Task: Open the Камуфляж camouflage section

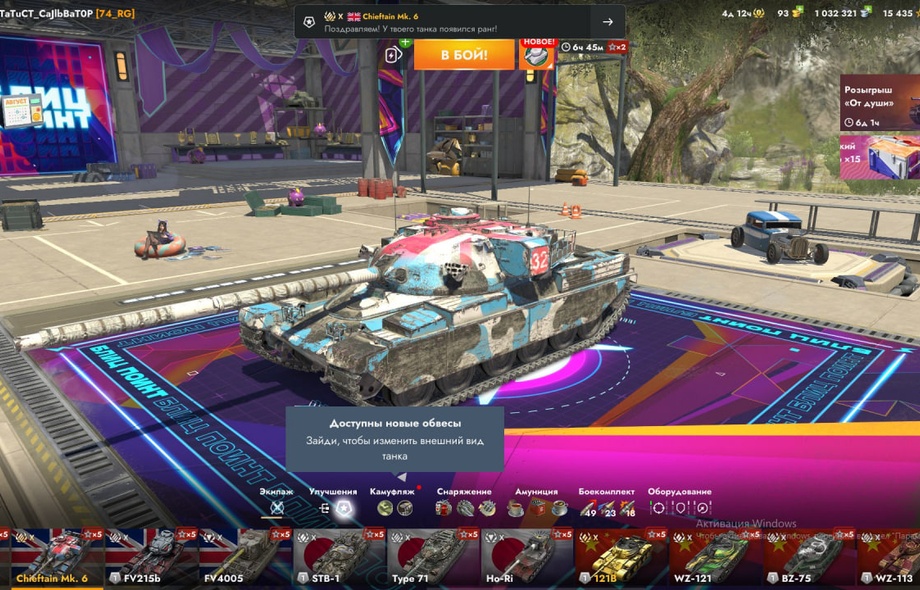Action: click(x=394, y=507)
